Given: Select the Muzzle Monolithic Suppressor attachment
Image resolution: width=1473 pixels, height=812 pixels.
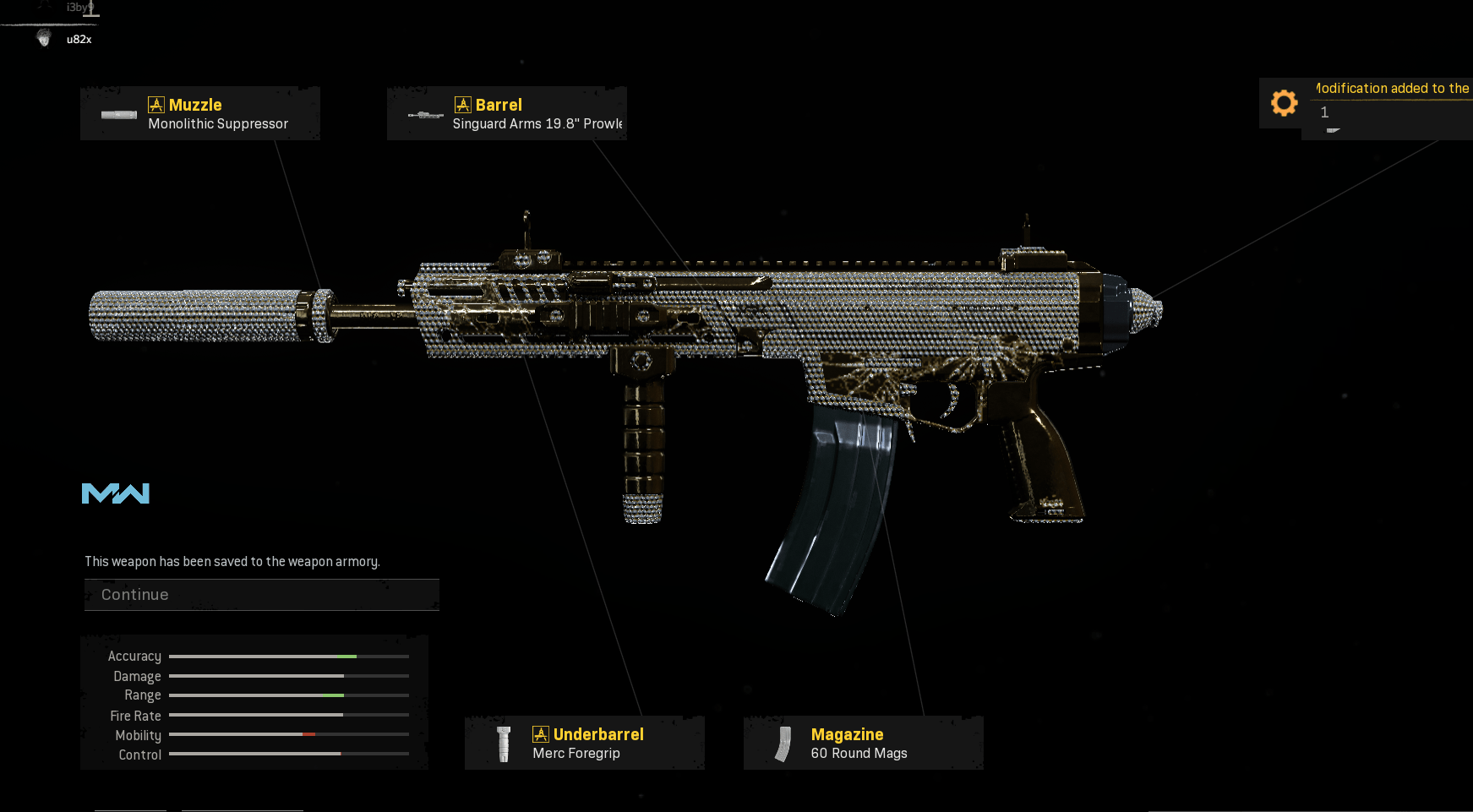Looking at the screenshot, I should [200, 114].
